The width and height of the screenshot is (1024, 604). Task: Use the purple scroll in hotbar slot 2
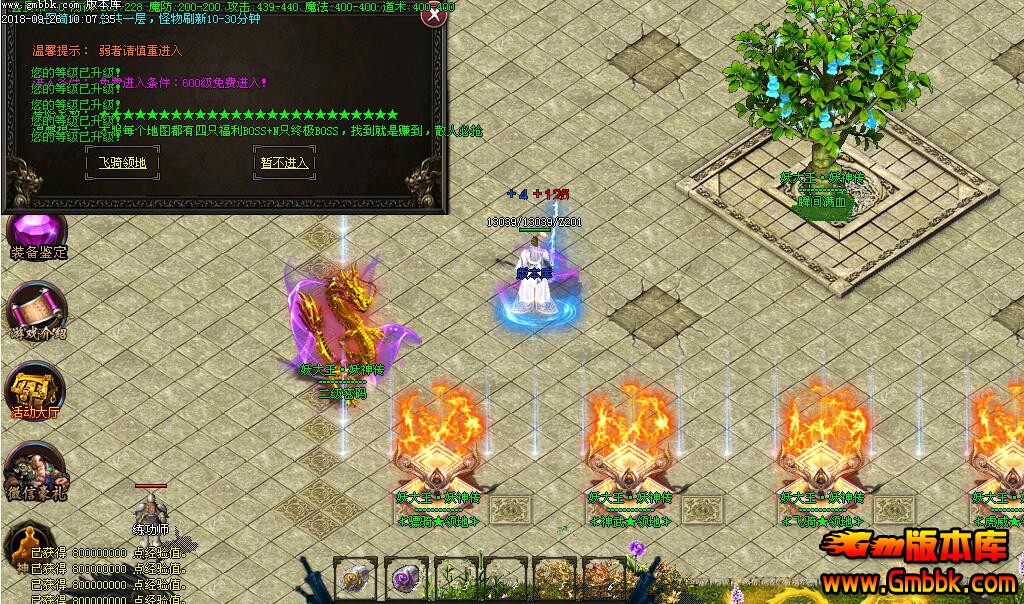click(x=405, y=577)
